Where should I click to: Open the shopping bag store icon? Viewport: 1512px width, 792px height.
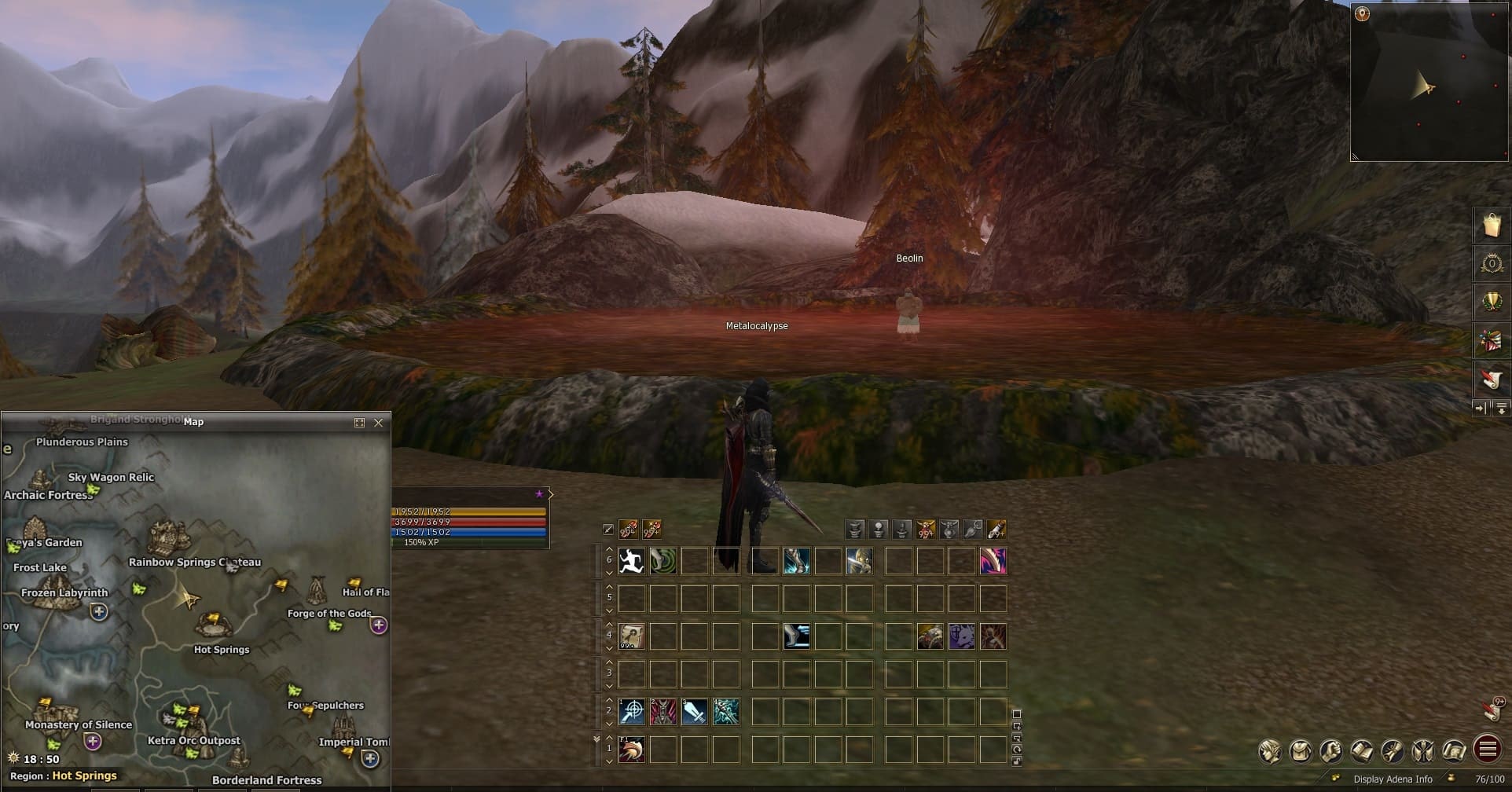click(1491, 225)
